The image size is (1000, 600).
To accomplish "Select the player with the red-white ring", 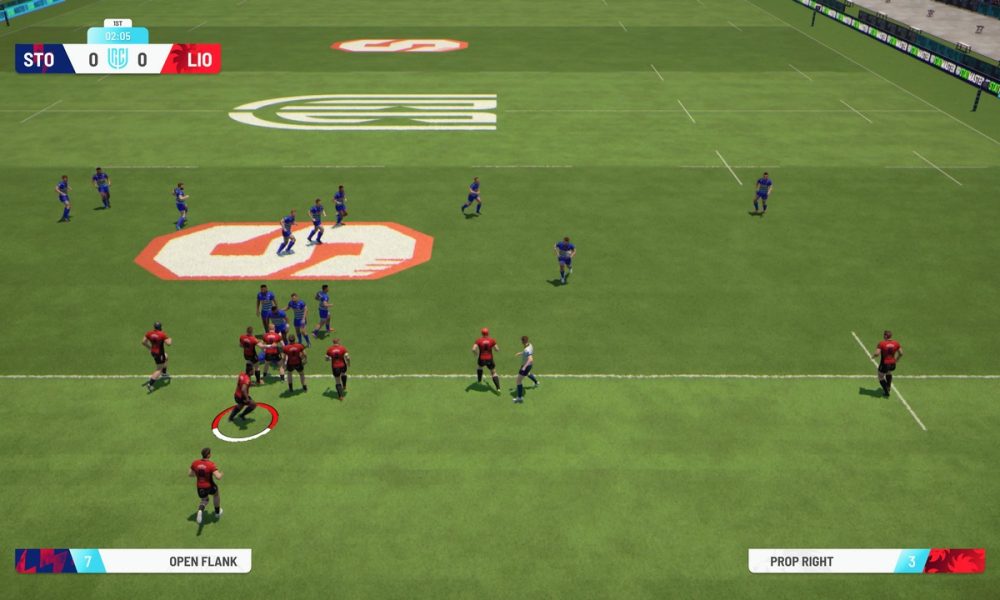I will [243, 395].
